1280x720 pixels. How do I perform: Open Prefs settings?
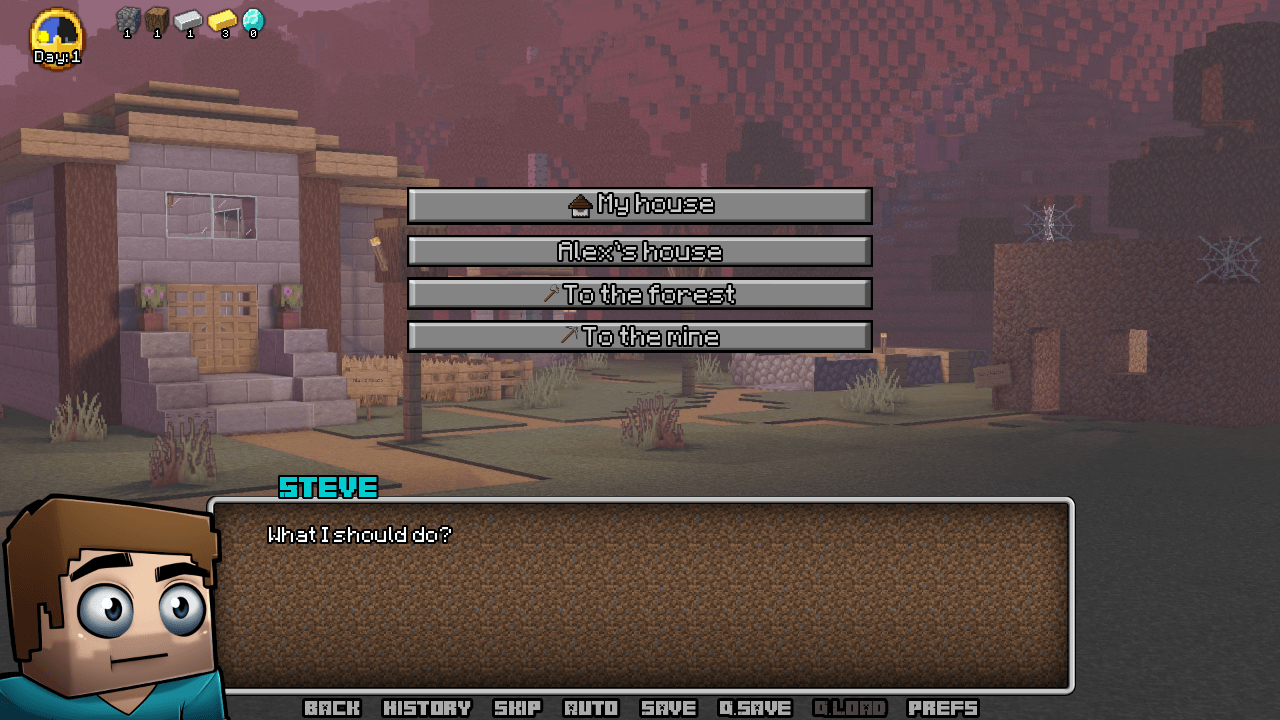pyautogui.click(x=942, y=708)
